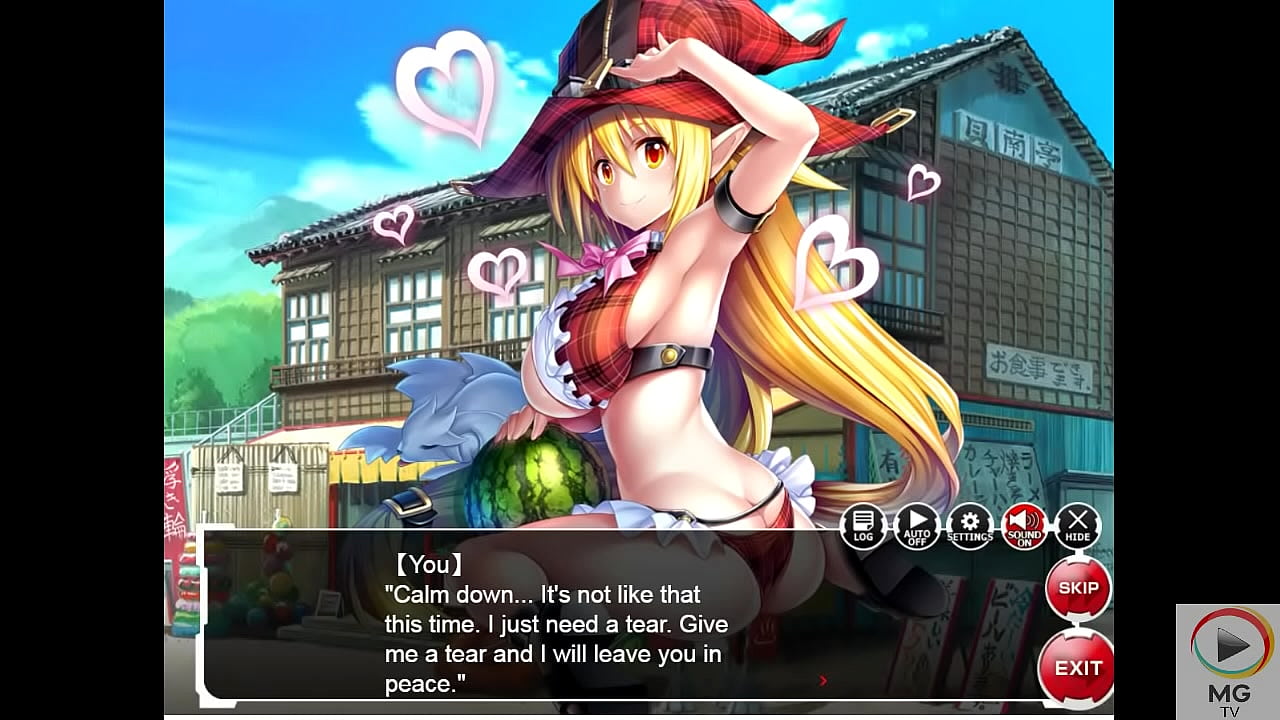Open the dialogue LOG
This screenshot has width=1280, height=720.
coord(863,526)
